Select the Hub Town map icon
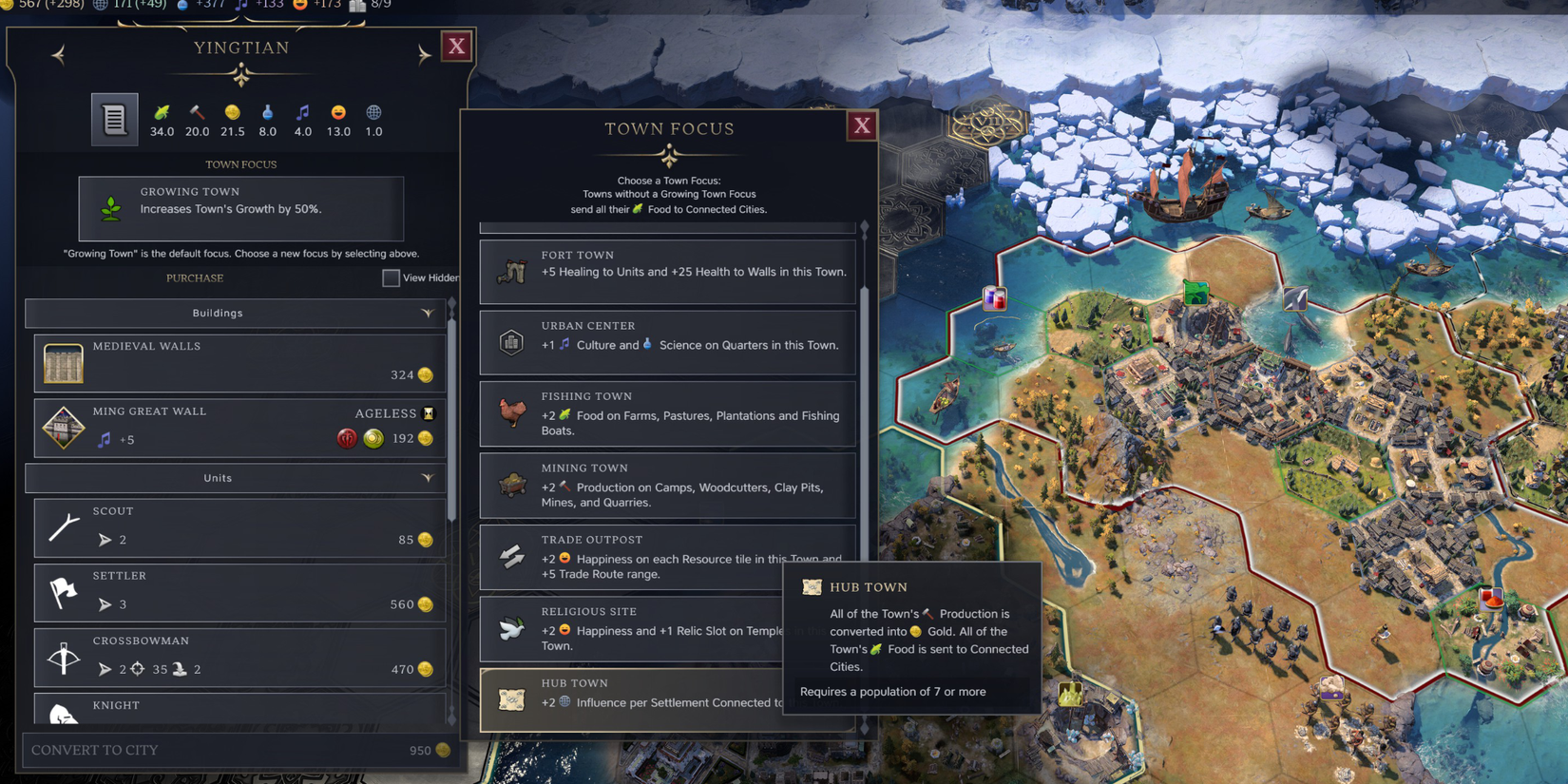Image resolution: width=1568 pixels, height=784 pixels. click(x=511, y=700)
